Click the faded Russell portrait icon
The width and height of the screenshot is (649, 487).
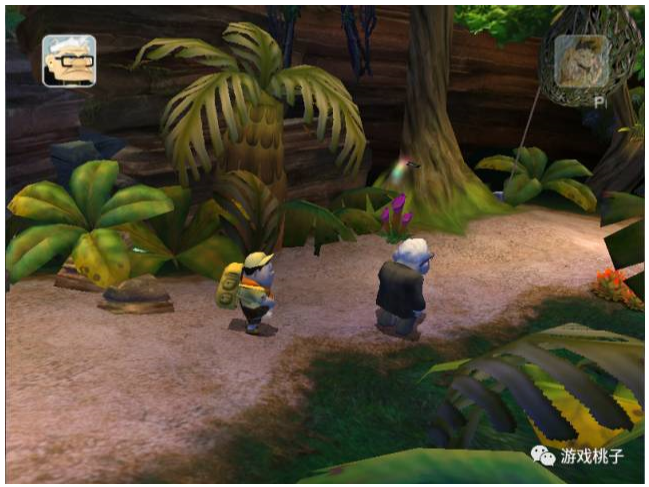pyautogui.click(x=581, y=61)
